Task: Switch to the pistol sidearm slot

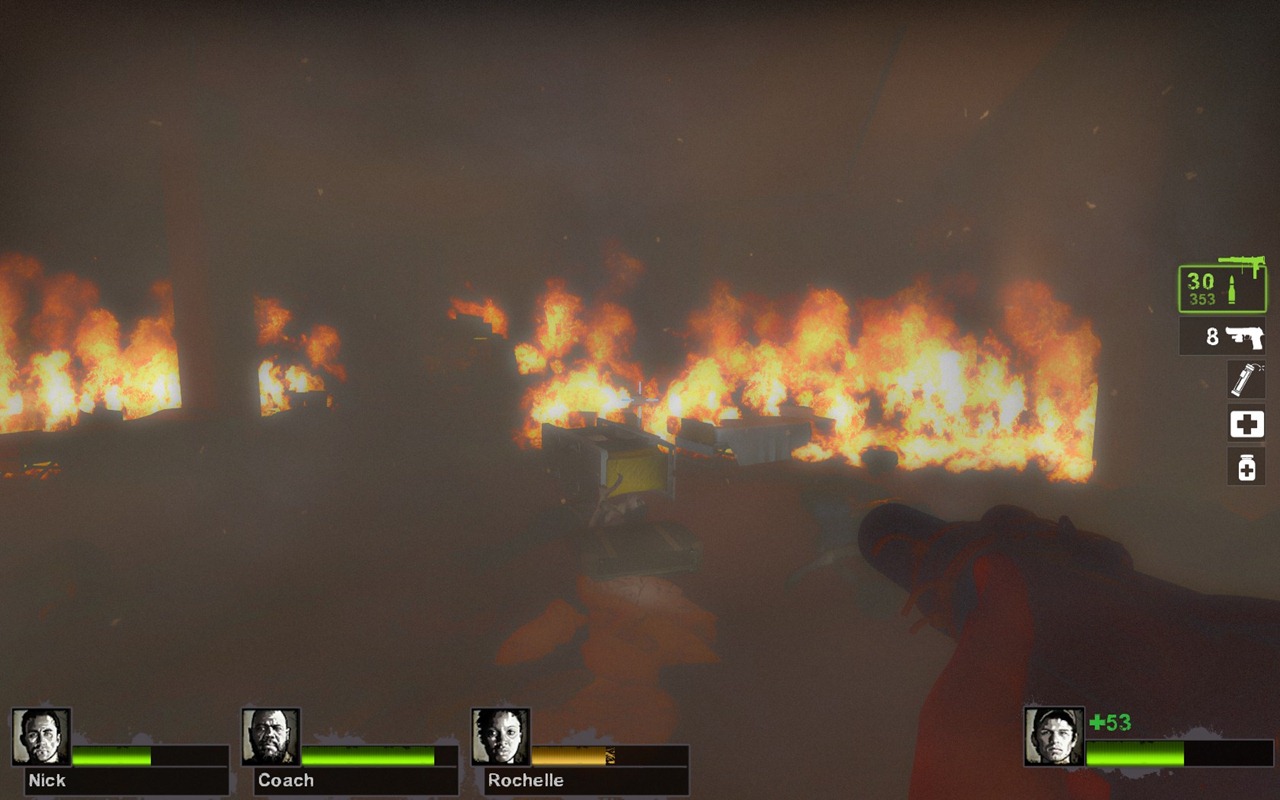Action: (x=1222, y=336)
